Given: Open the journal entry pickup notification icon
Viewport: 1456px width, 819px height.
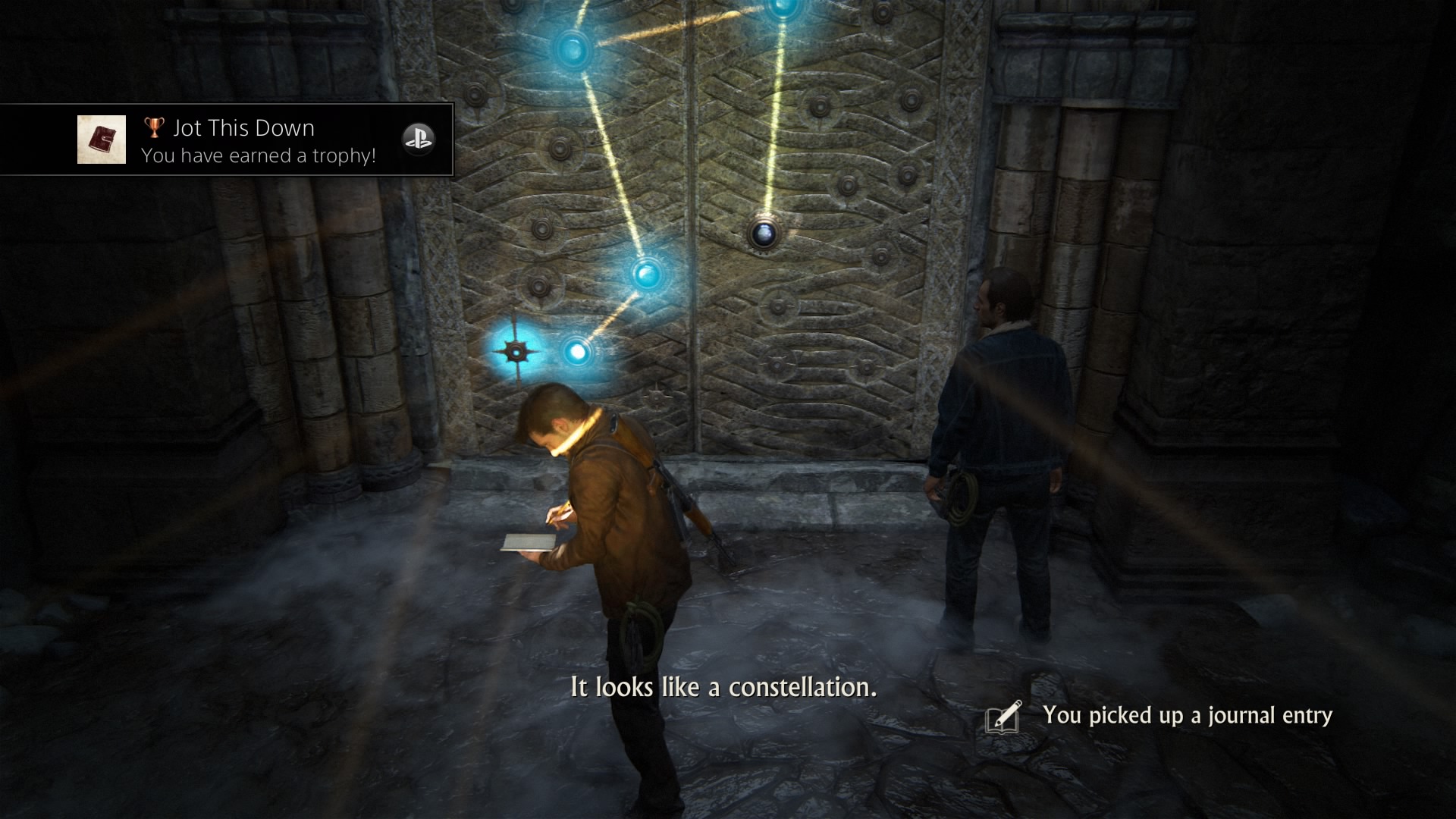Looking at the screenshot, I should click(x=1004, y=717).
